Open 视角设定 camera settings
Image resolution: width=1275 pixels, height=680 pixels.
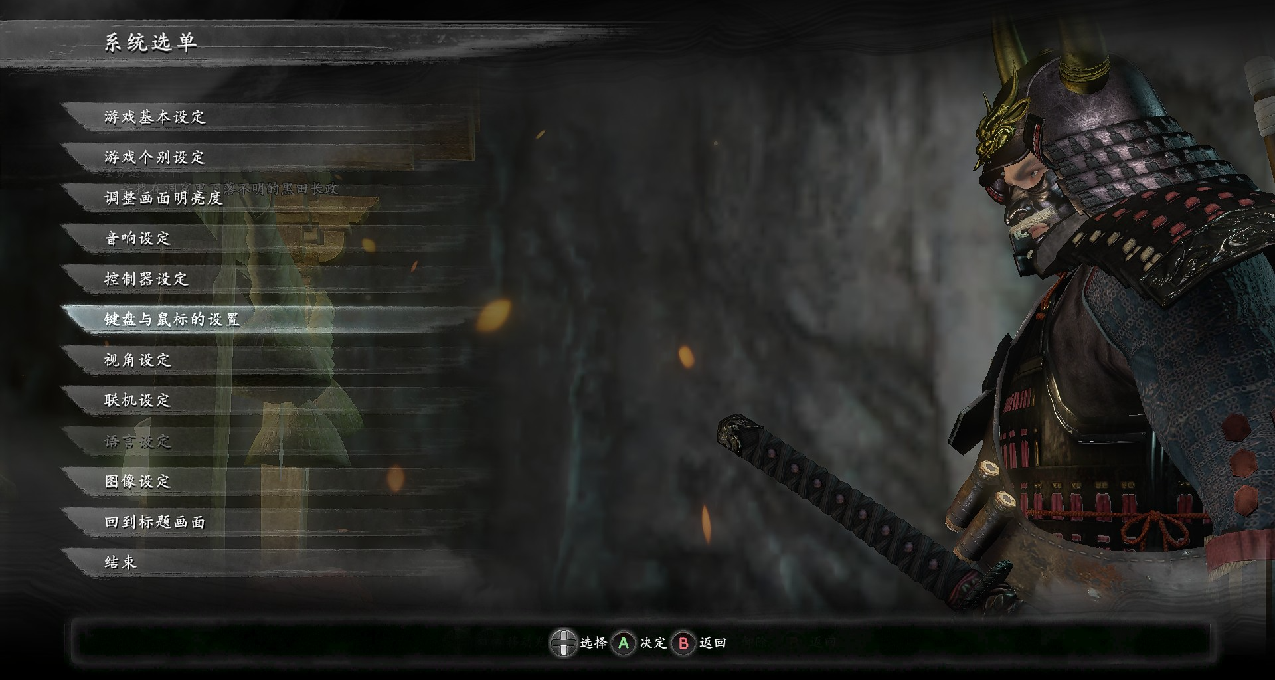point(138,360)
